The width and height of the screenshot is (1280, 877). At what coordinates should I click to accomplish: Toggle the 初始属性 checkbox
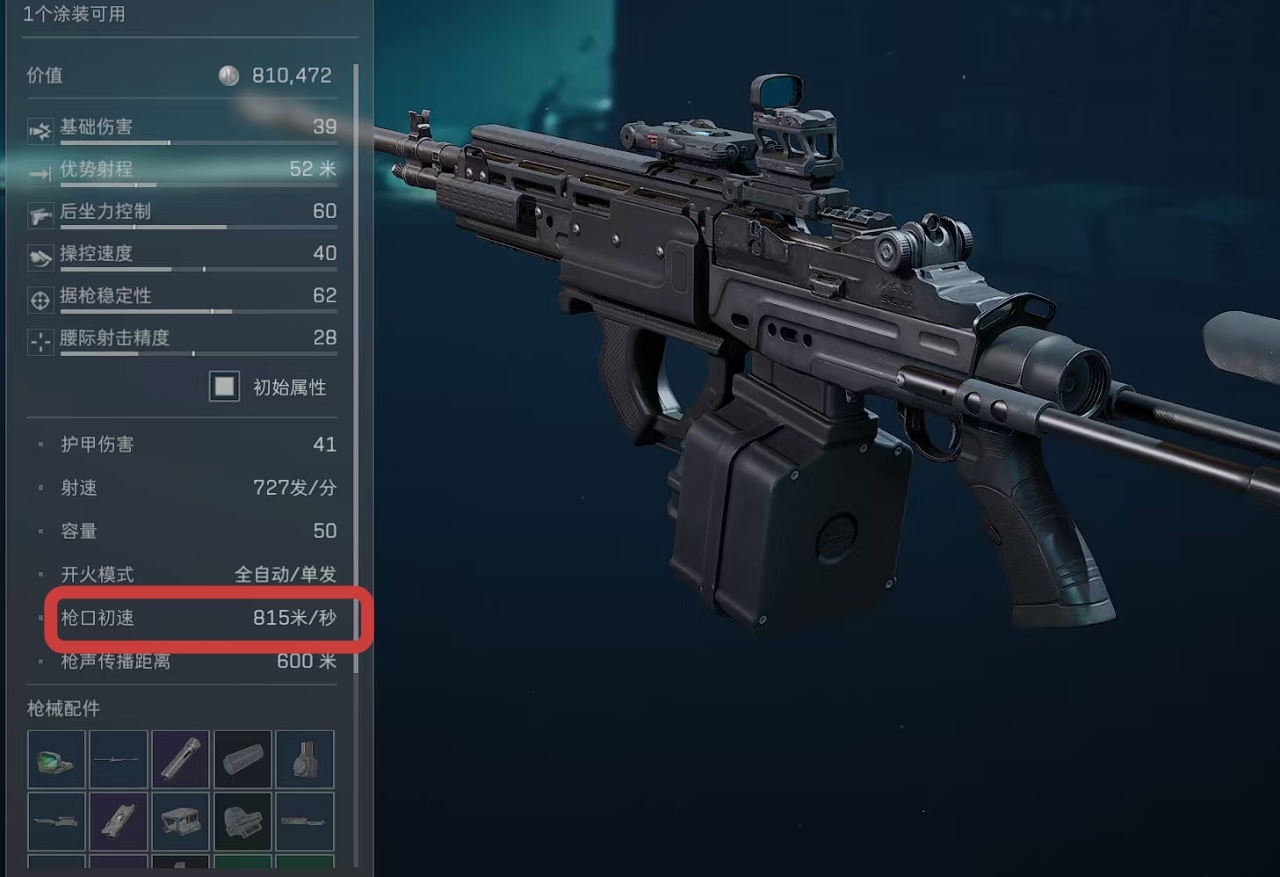(224, 386)
